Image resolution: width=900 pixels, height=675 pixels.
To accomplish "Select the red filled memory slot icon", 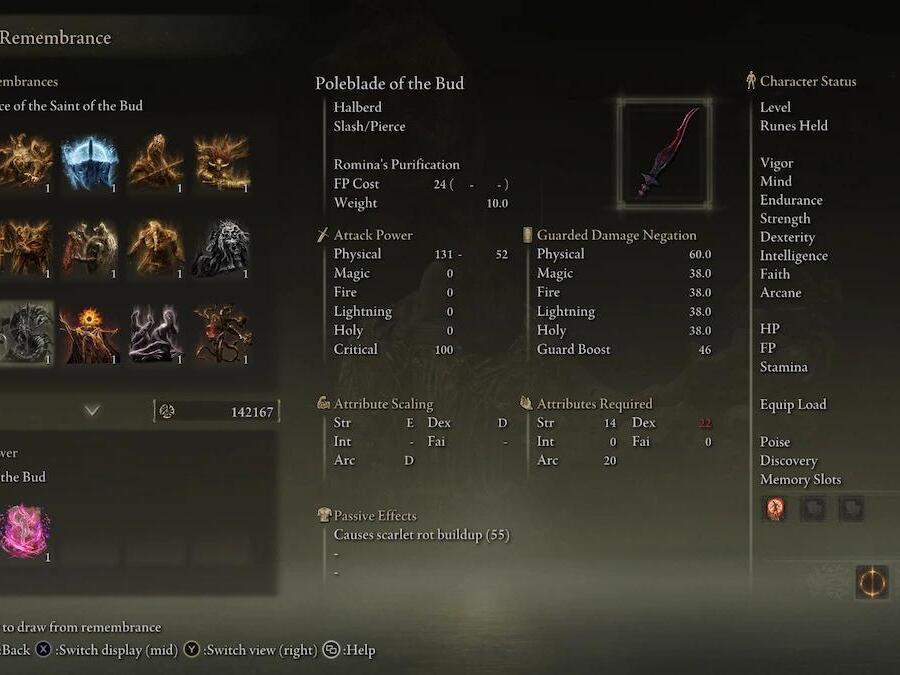I will click(x=775, y=508).
